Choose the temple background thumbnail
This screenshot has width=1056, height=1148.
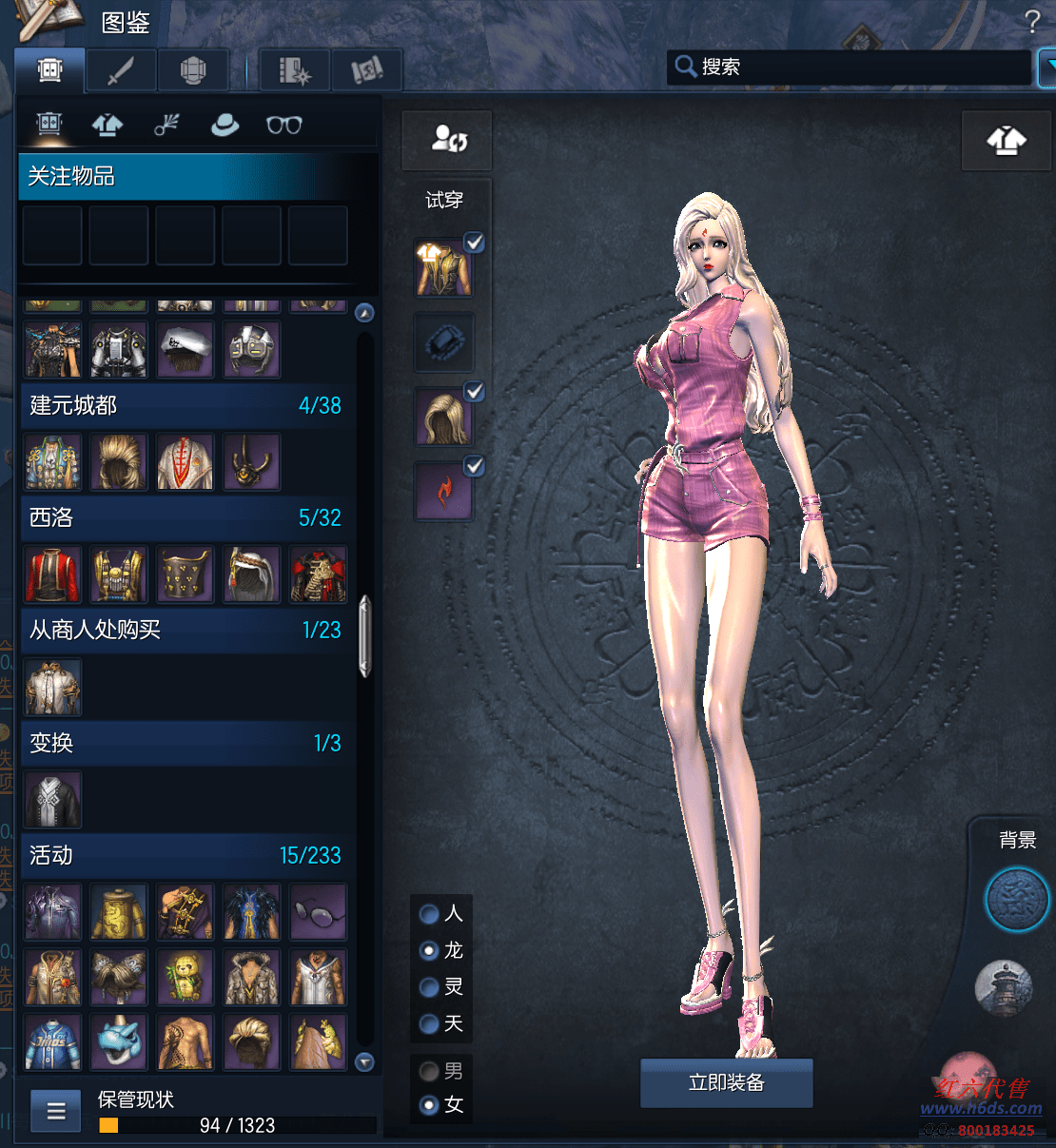coord(1004,986)
